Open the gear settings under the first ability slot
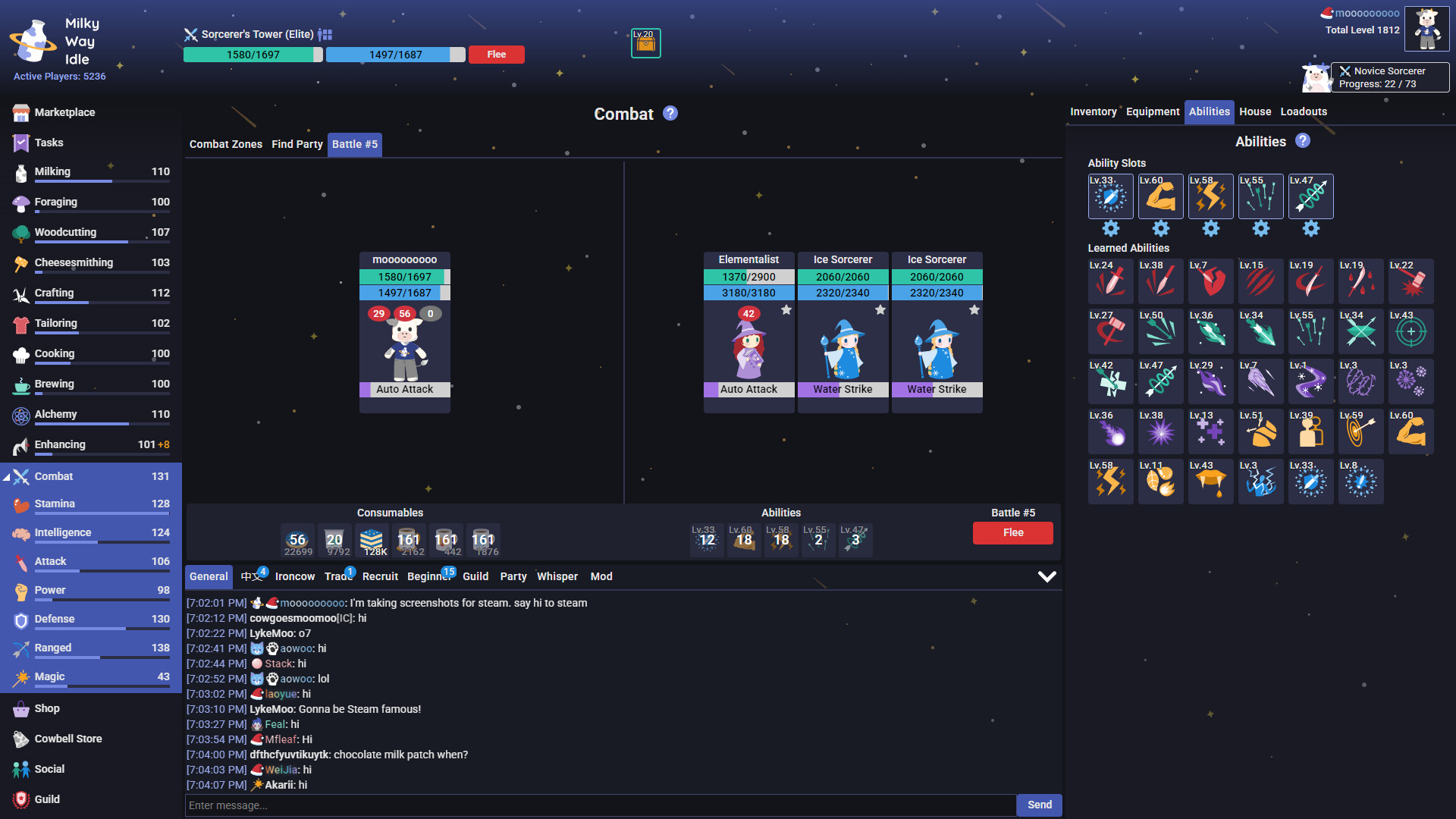This screenshot has width=1456, height=819. [1110, 228]
